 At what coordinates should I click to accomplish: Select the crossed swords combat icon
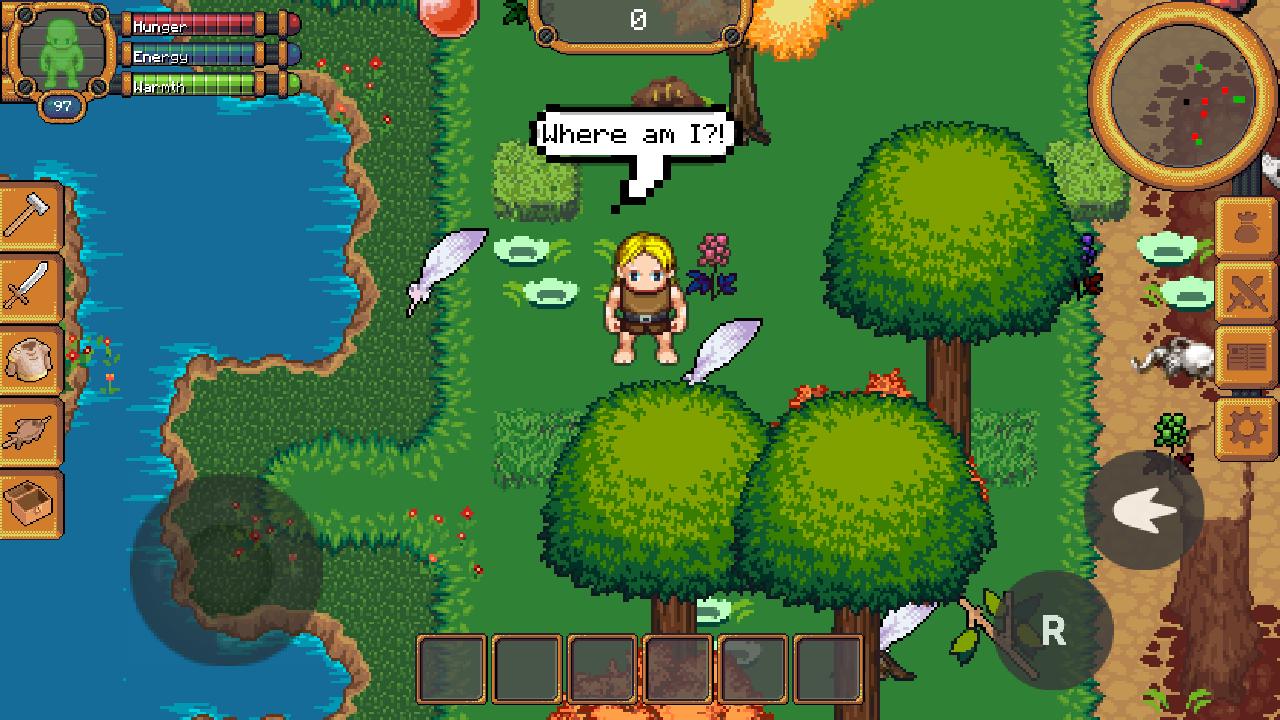click(x=1246, y=290)
